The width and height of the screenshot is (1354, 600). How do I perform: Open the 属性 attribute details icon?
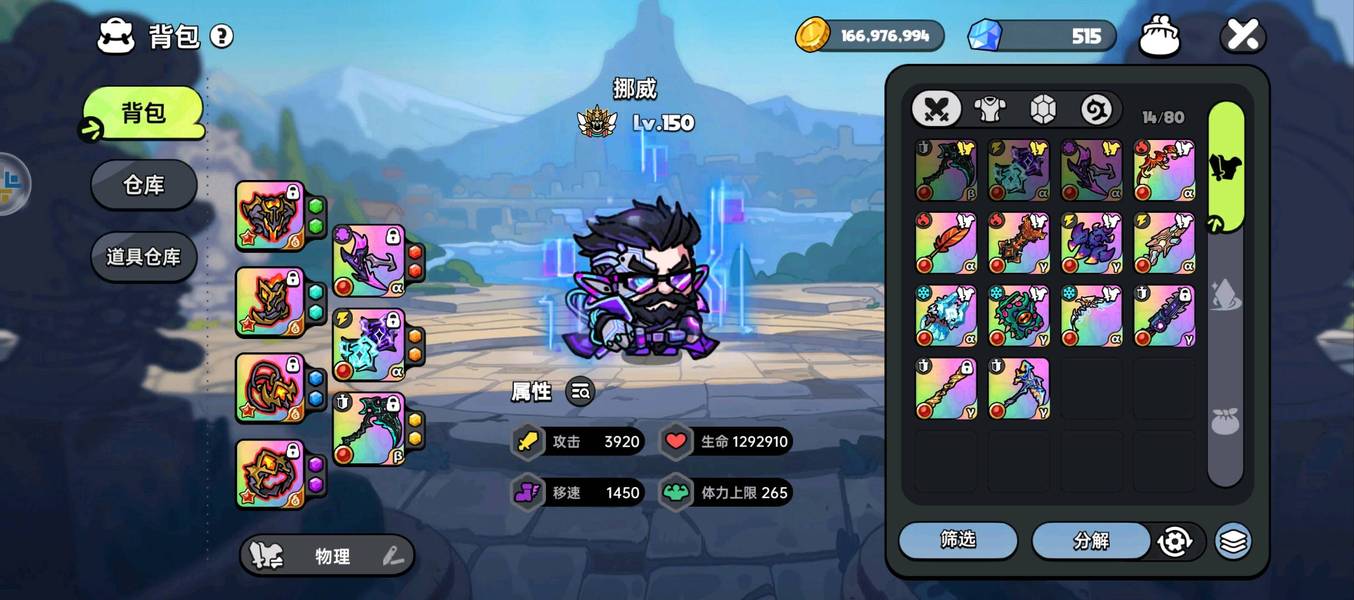580,392
